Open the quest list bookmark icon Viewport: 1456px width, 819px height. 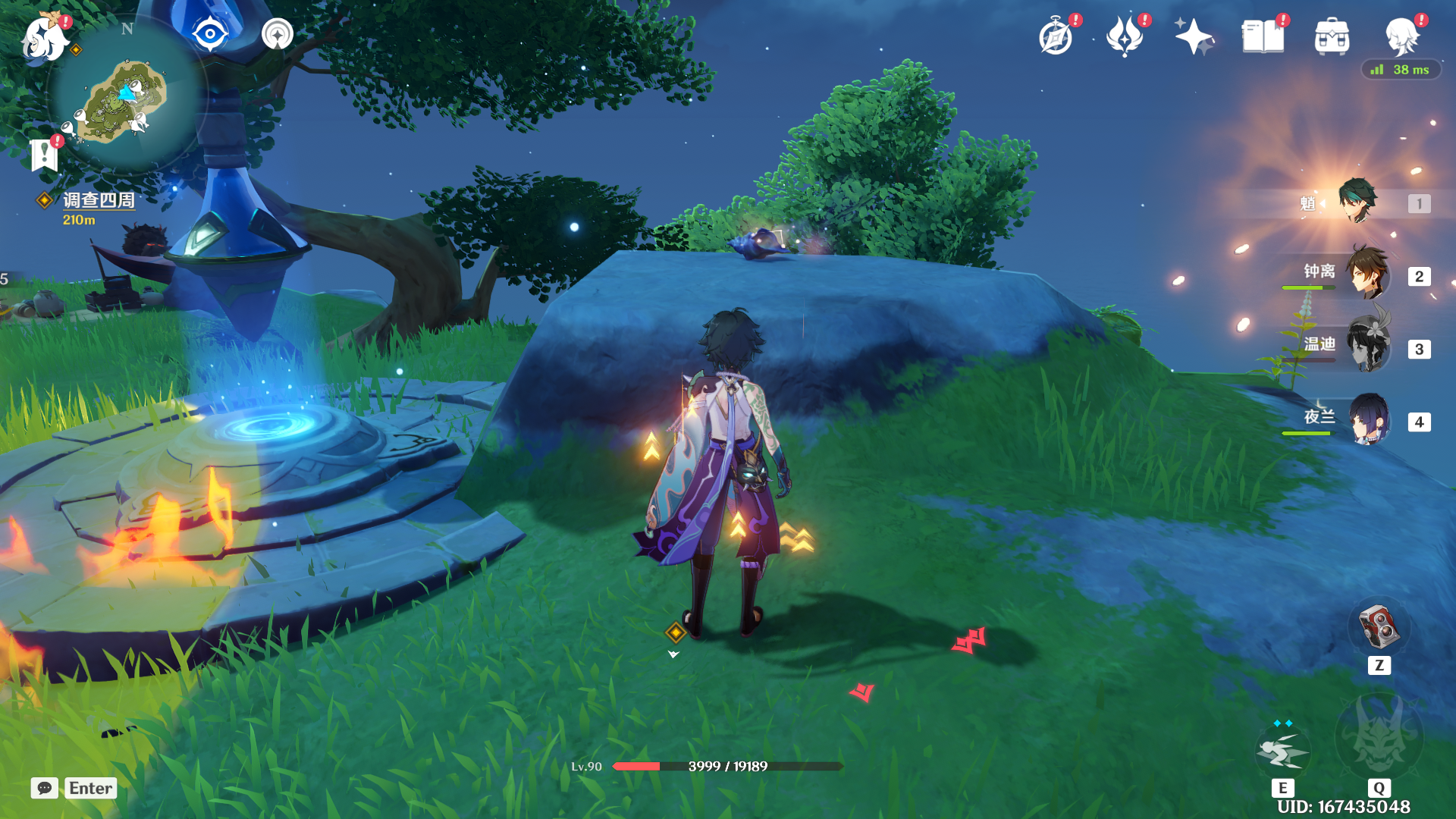[x=45, y=155]
